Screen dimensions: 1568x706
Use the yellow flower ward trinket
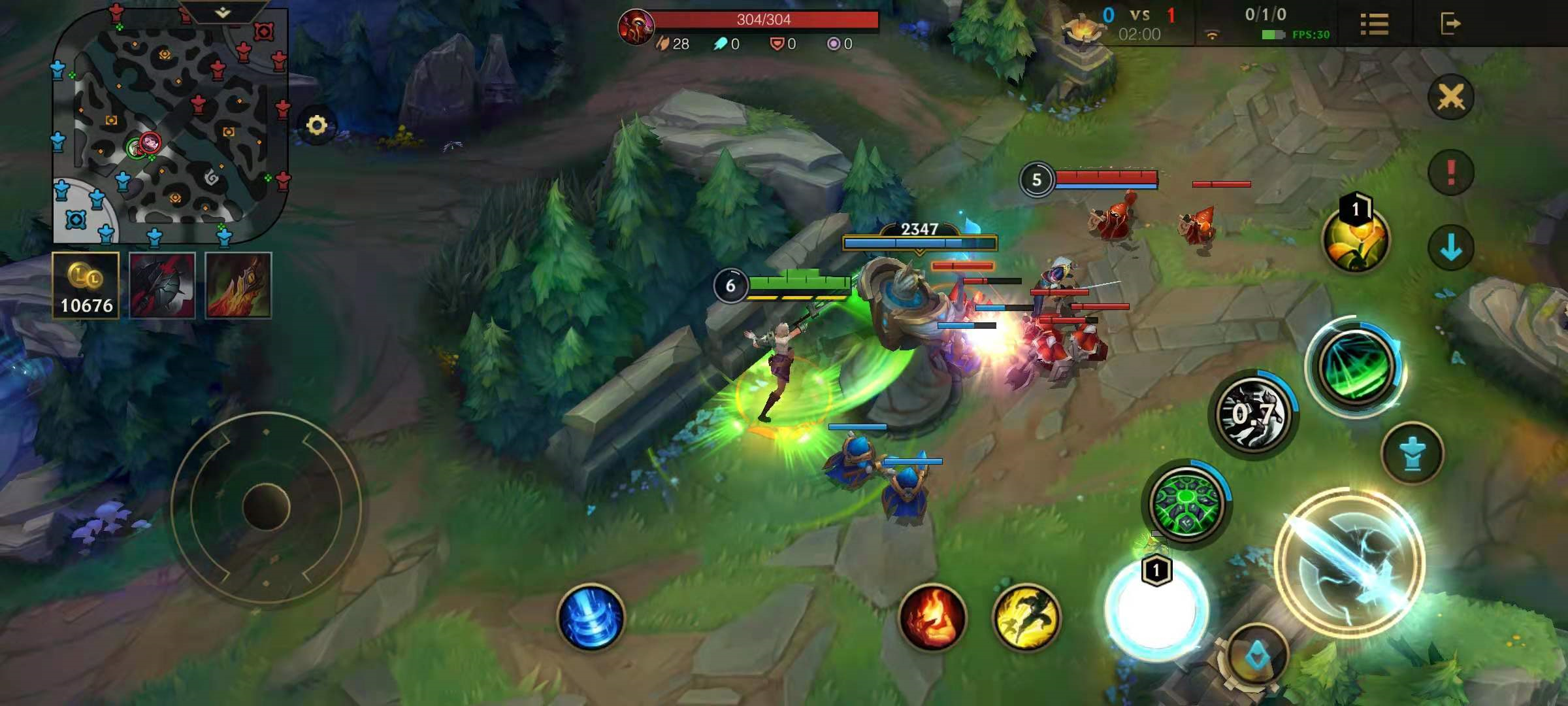click(1355, 239)
